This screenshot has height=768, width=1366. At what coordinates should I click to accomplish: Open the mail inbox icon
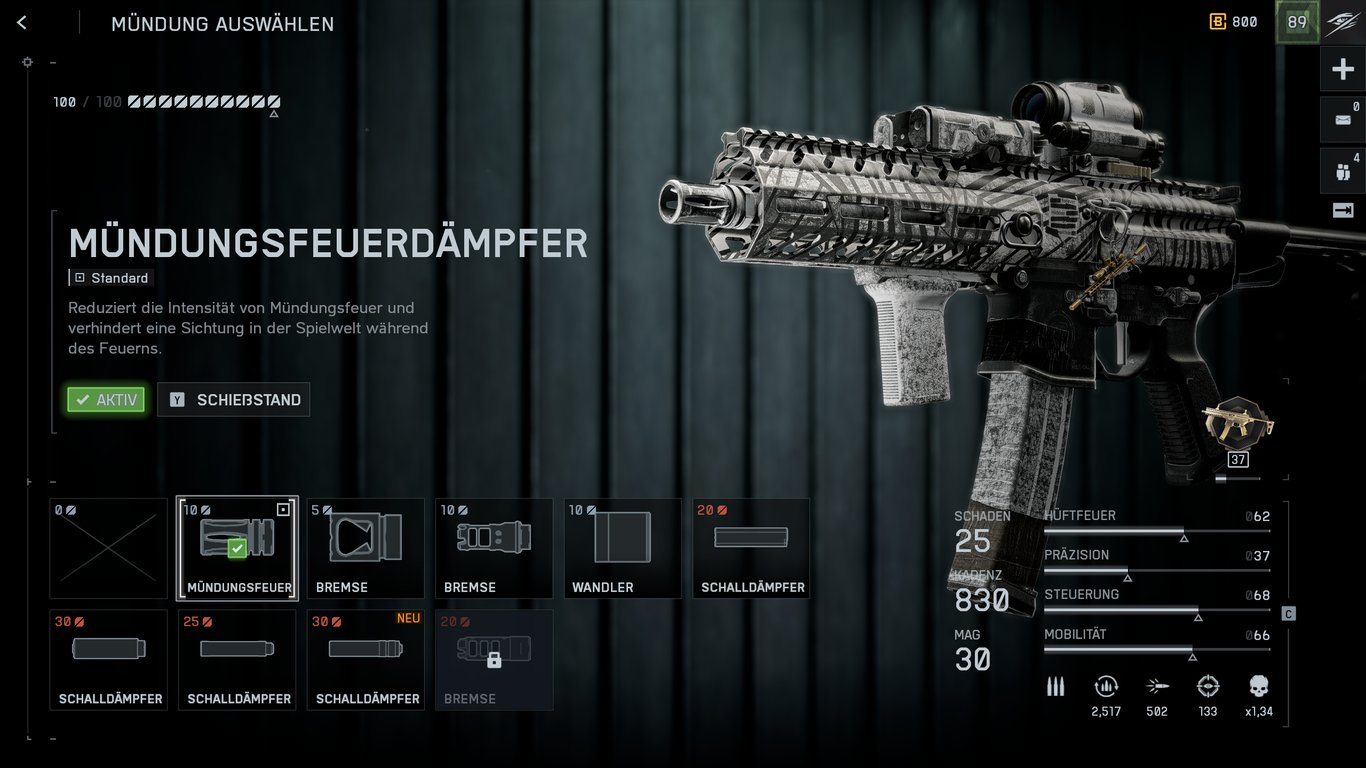click(x=1342, y=119)
